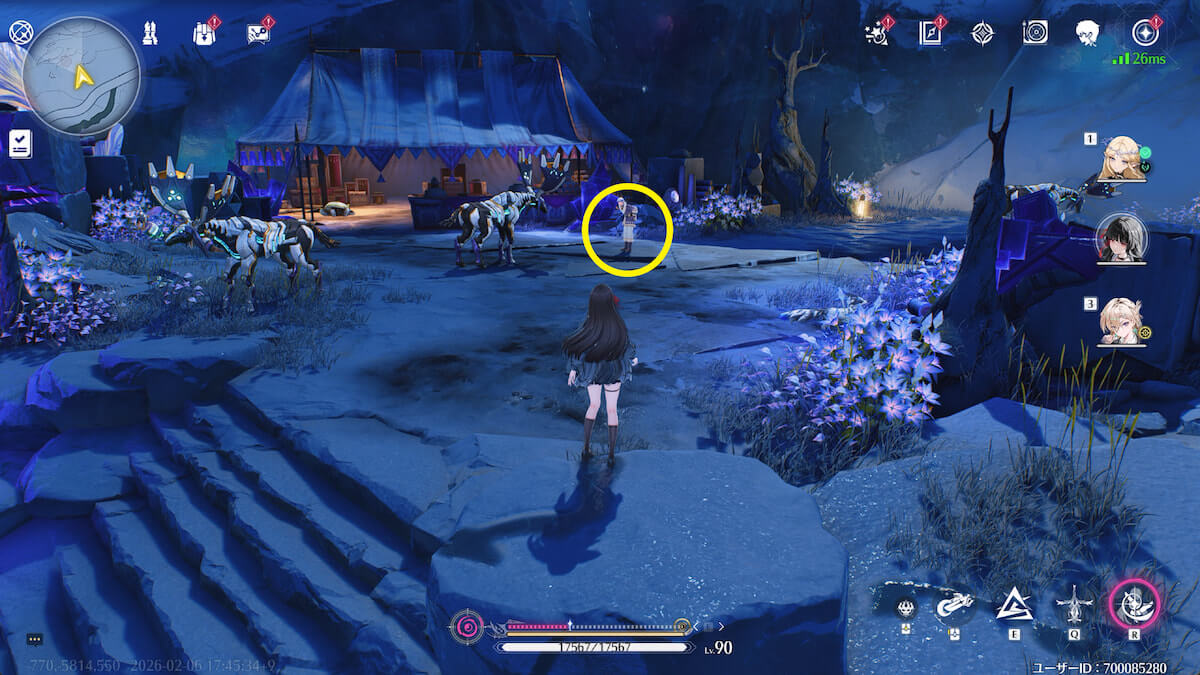Open the circular minimap
The height and width of the screenshot is (675, 1200).
[x=81, y=74]
